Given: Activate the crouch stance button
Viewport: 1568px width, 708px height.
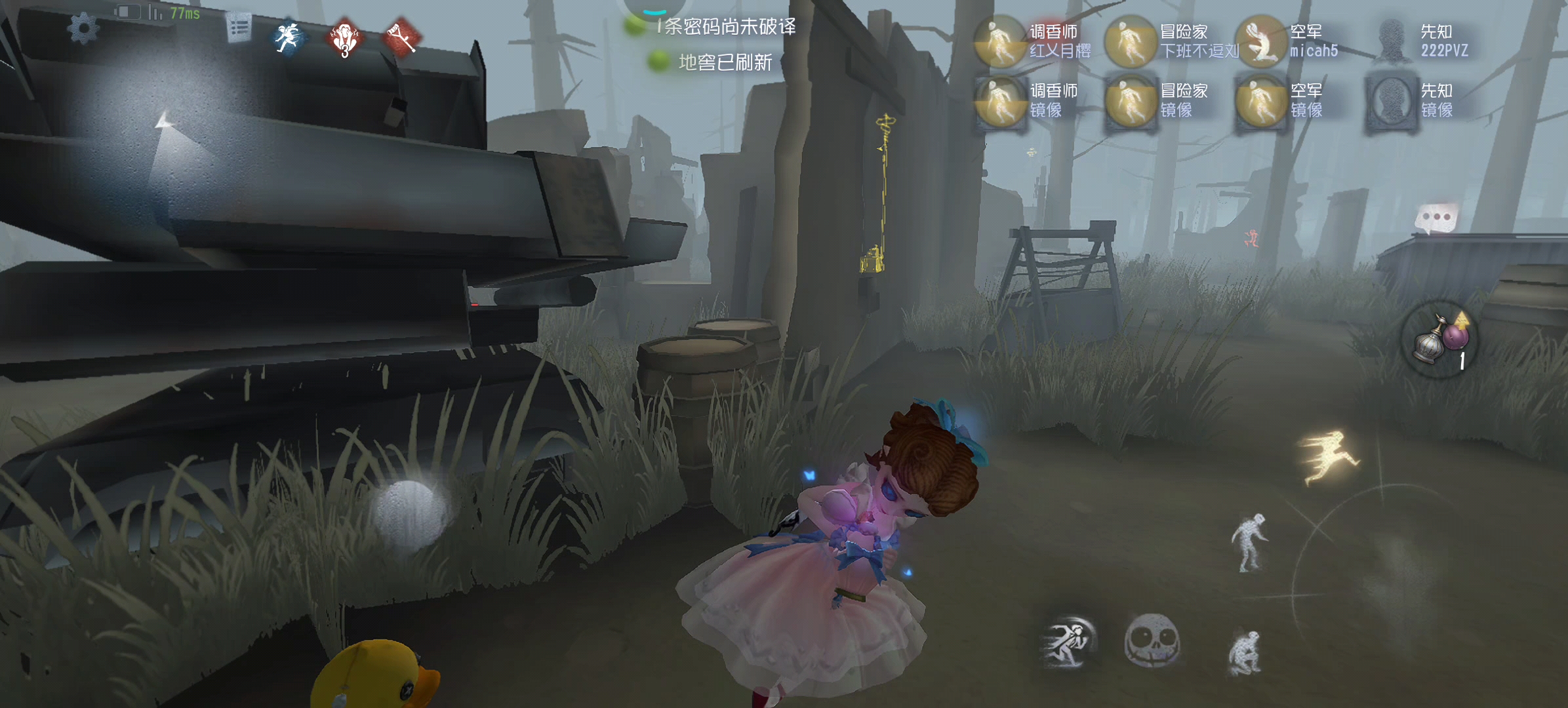Looking at the screenshot, I should coord(1244,652).
